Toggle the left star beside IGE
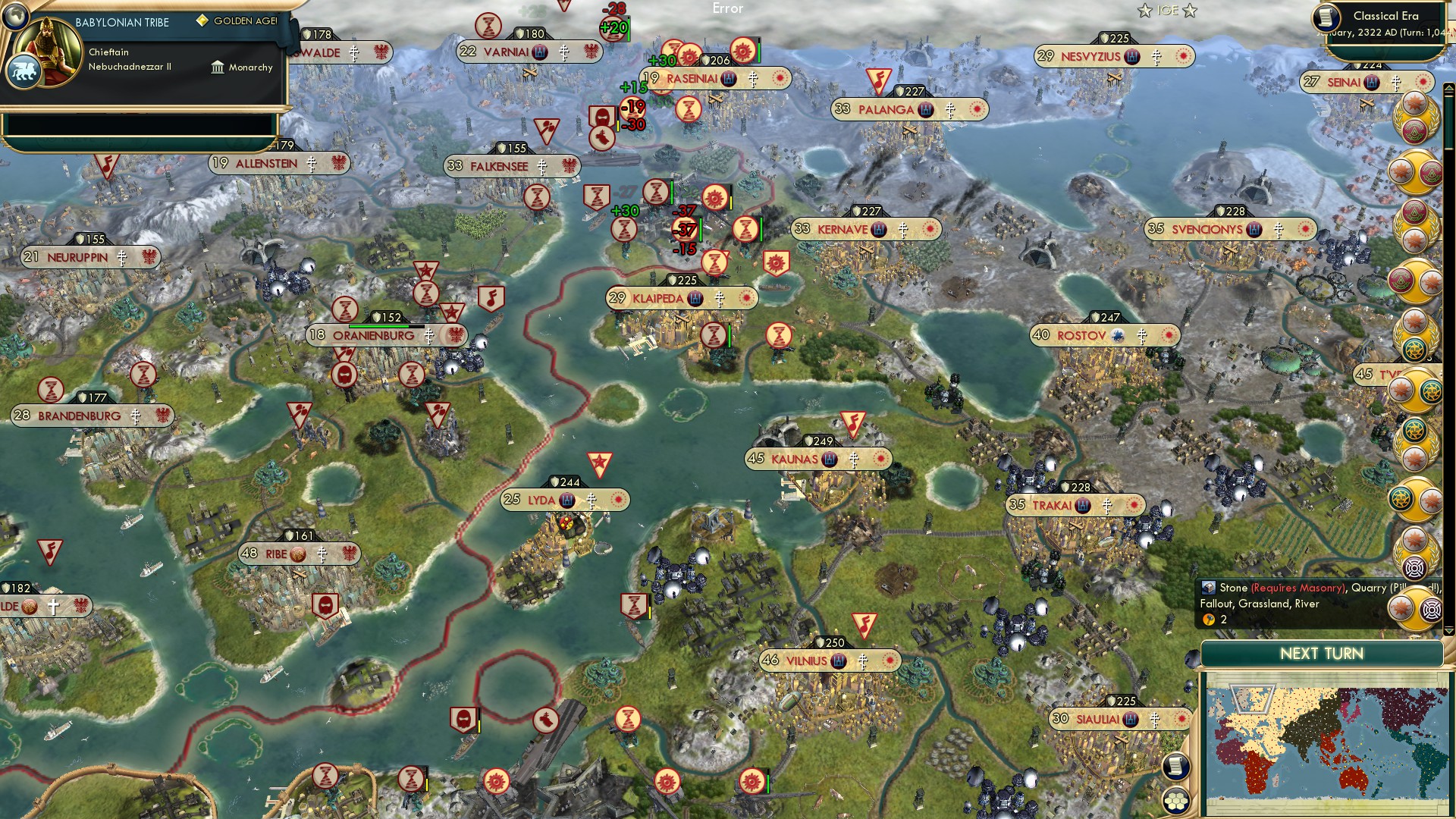 click(x=1145, y=11)
